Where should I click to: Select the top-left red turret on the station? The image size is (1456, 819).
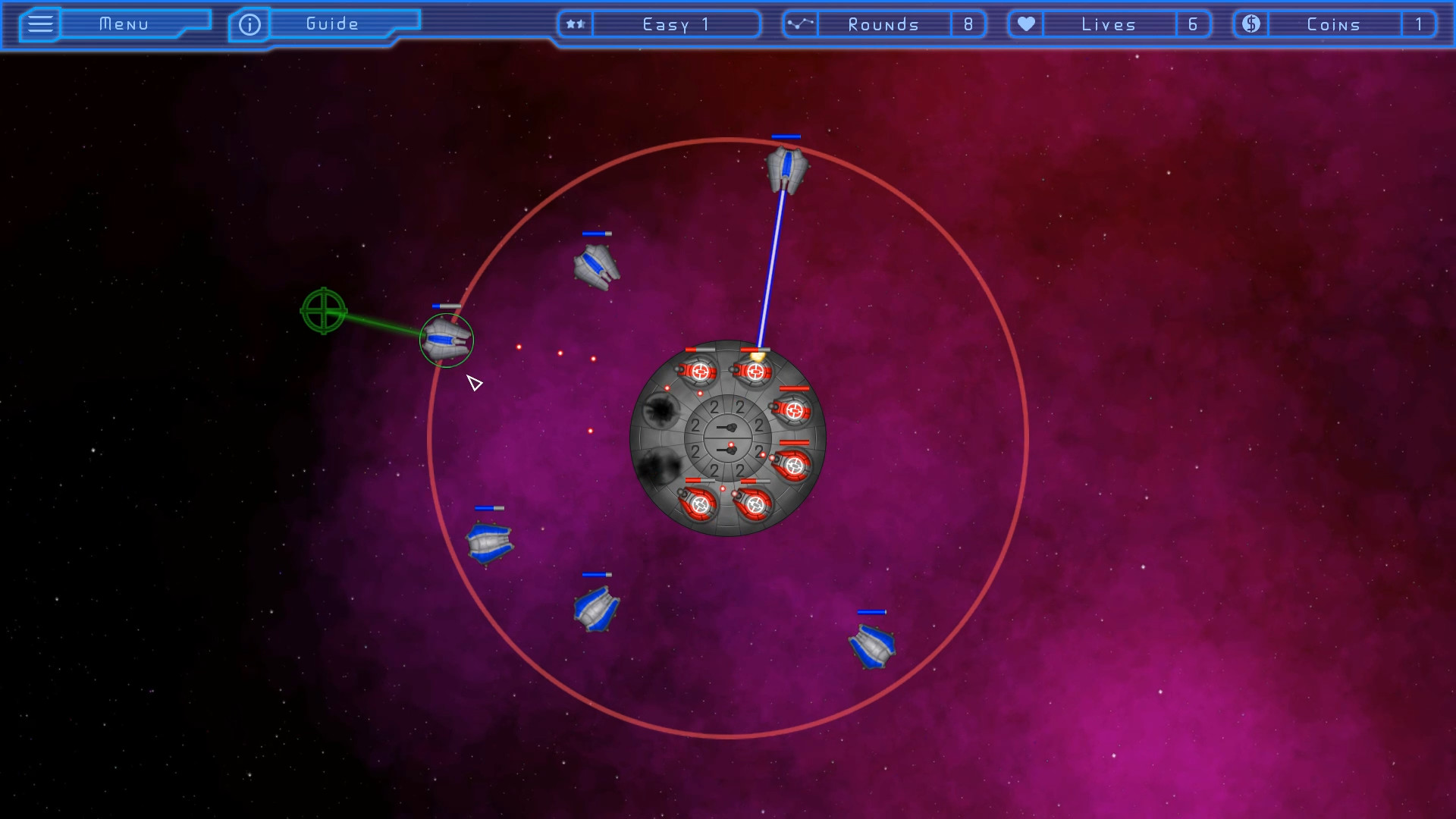pyautogui.click(x=698, y=371)
